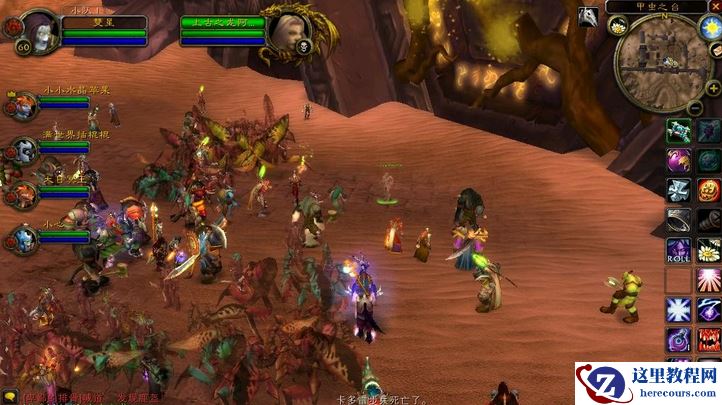Zoom out the minimap with minus button
Screen dimensions: 722x405
point(694,108)
